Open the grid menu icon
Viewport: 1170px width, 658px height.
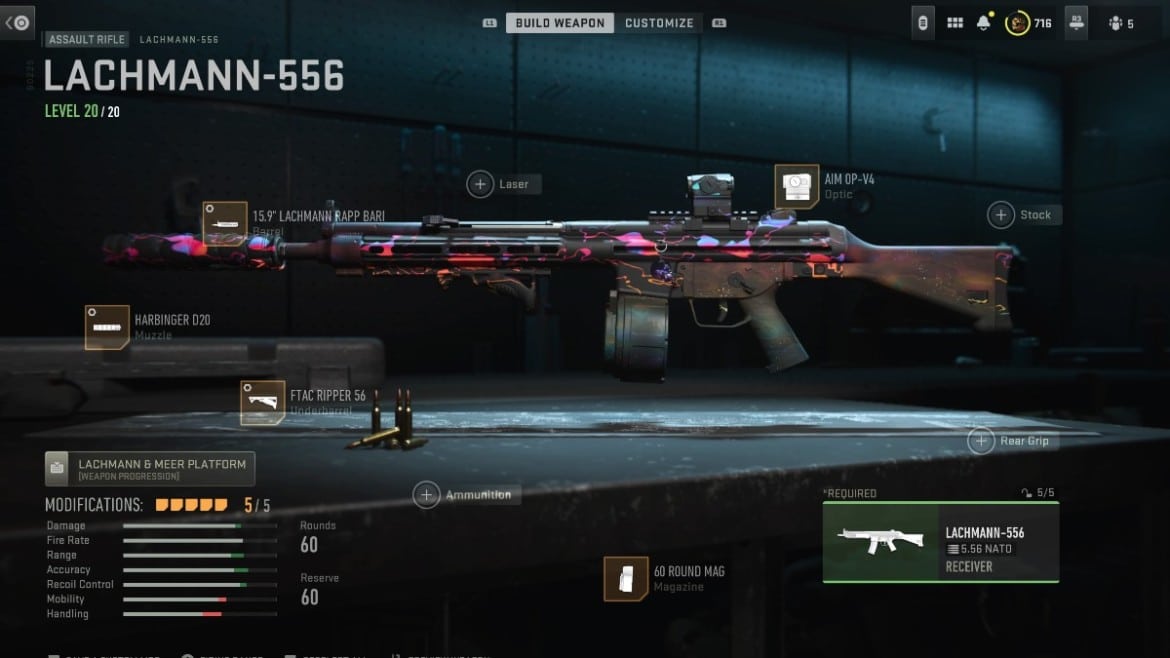click(x=955, y=23)
